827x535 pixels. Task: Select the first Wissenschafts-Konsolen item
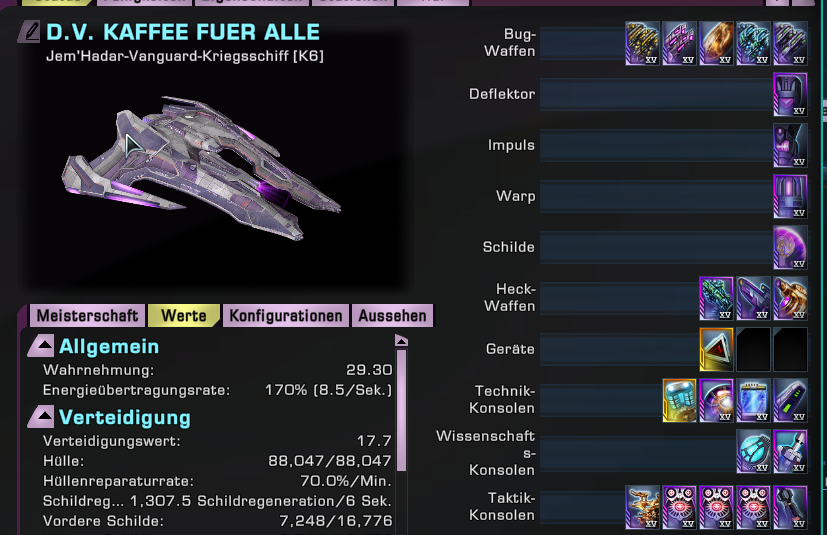pyautogui.click(x=753, y=451)
